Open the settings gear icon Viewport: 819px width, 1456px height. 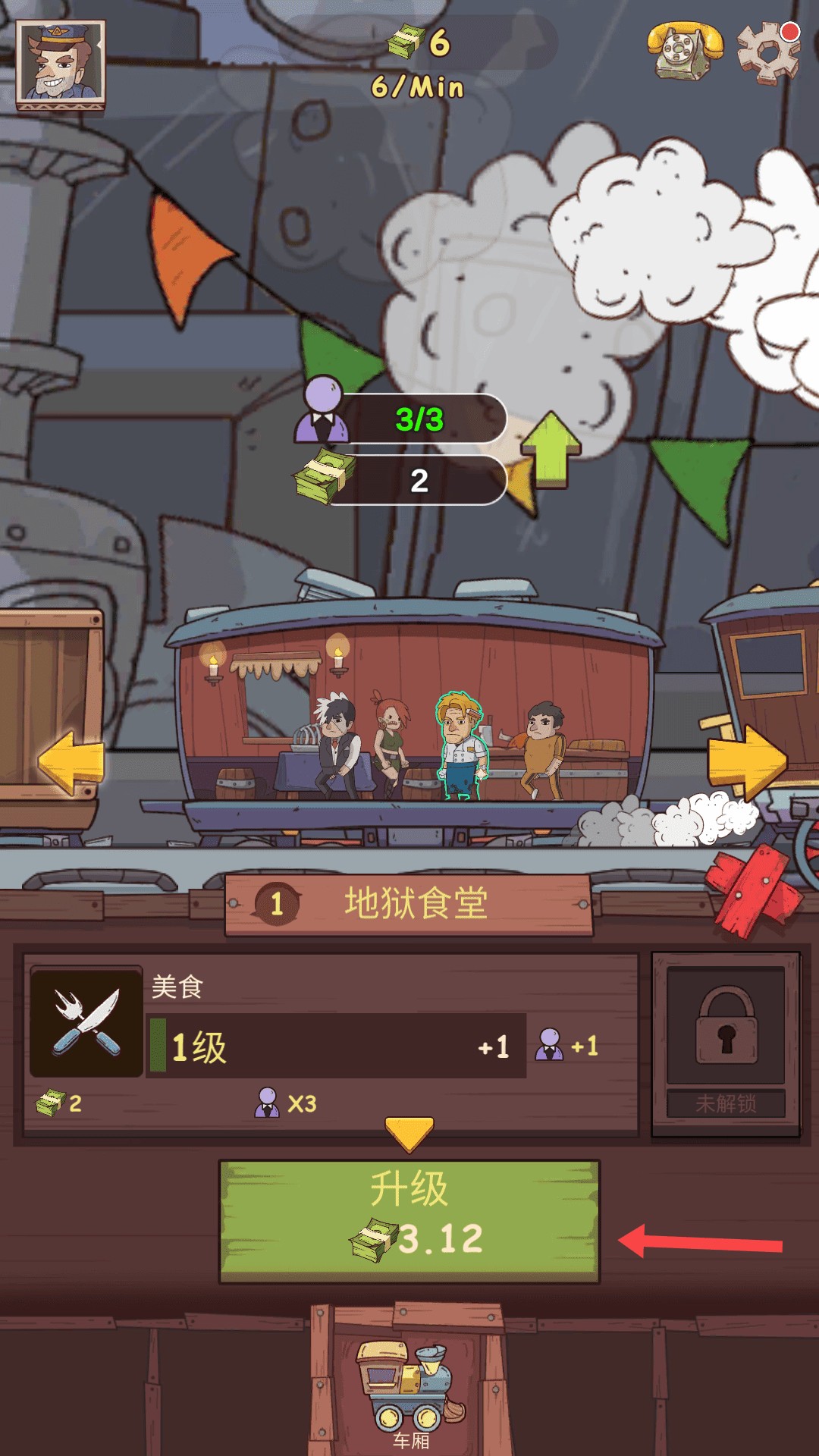[768, 52]
